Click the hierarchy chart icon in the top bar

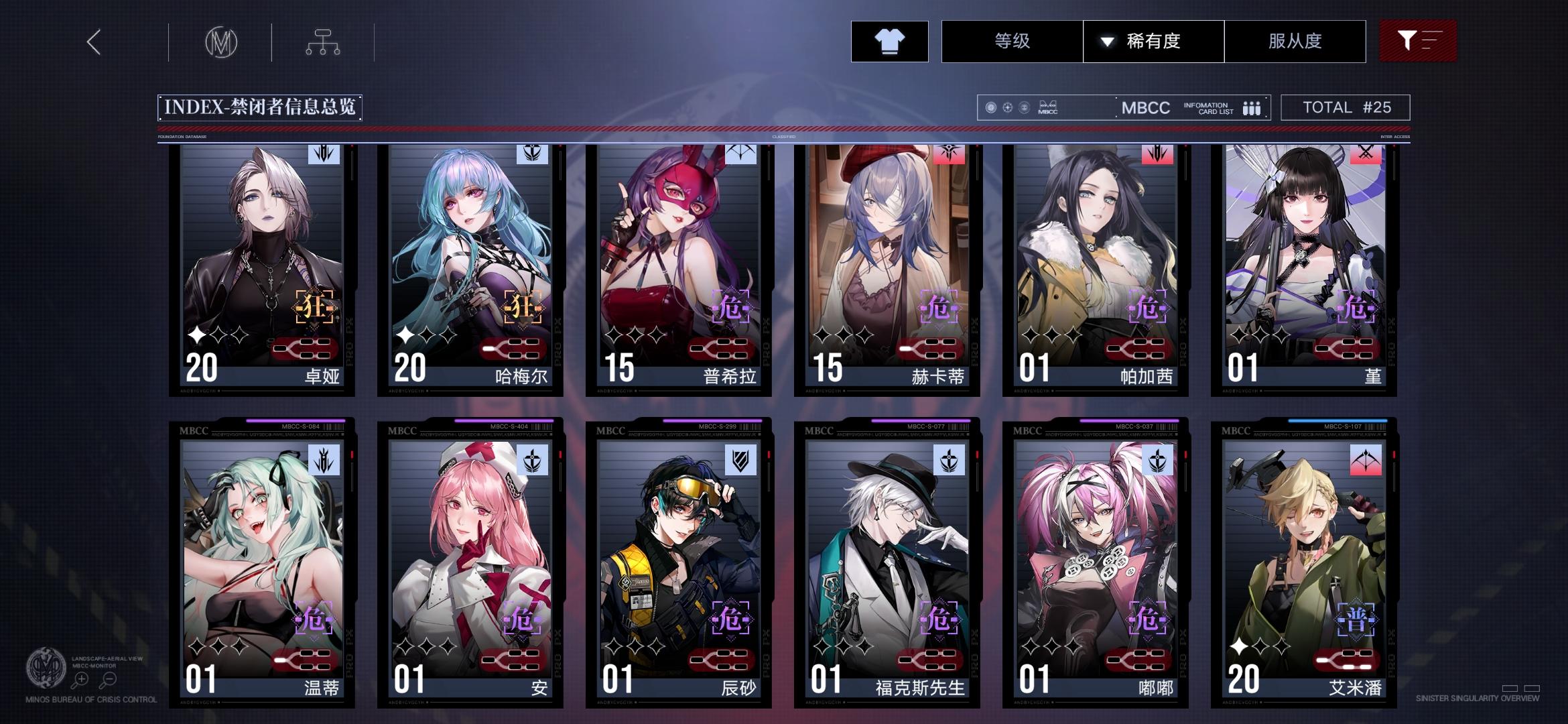(324, 42)
